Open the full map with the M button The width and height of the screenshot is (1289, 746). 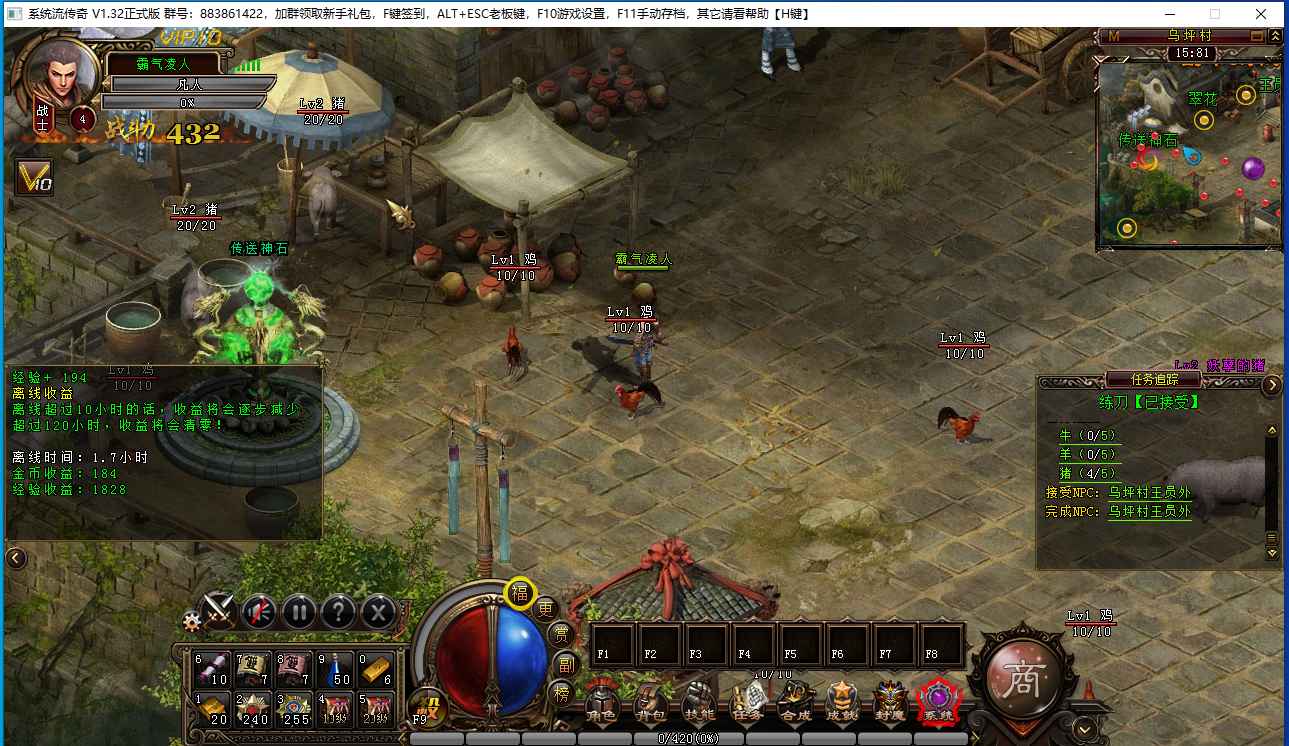pyautogui.click(x=1110, y=36)
